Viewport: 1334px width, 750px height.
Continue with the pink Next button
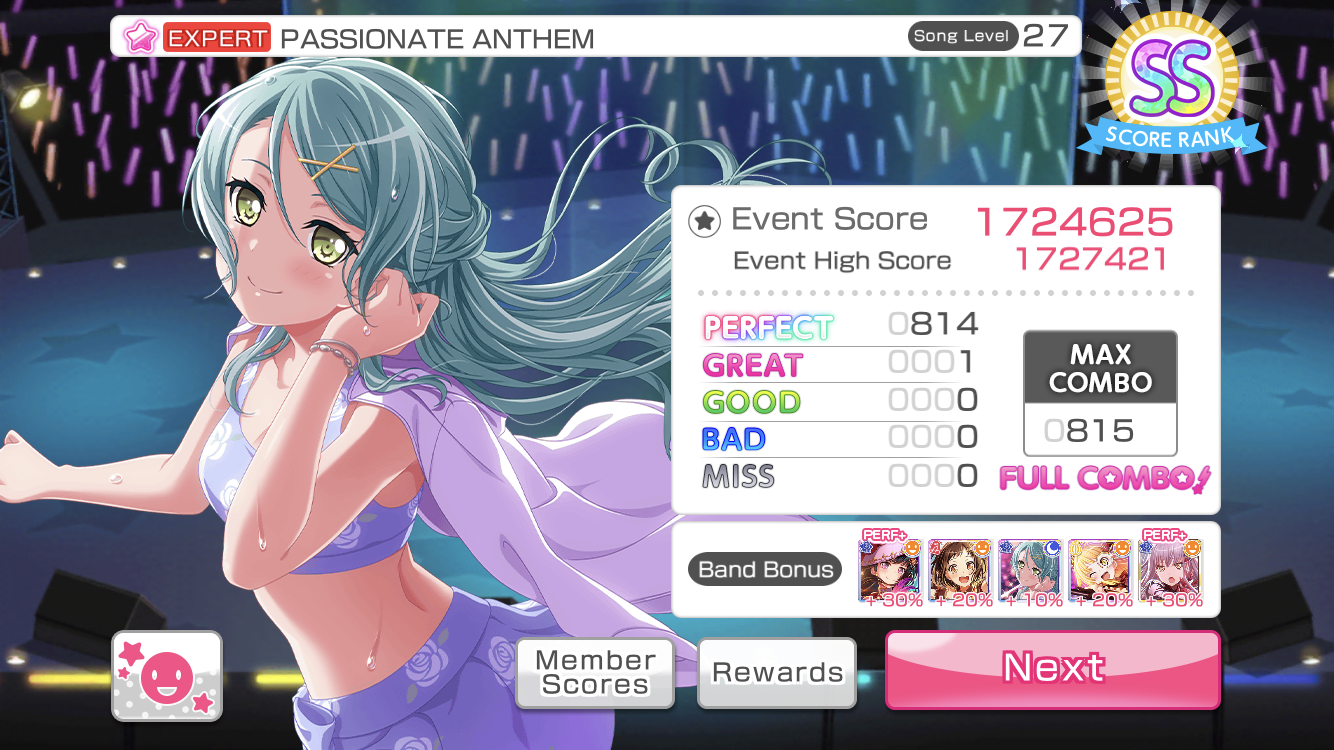tap(1053, 668)
